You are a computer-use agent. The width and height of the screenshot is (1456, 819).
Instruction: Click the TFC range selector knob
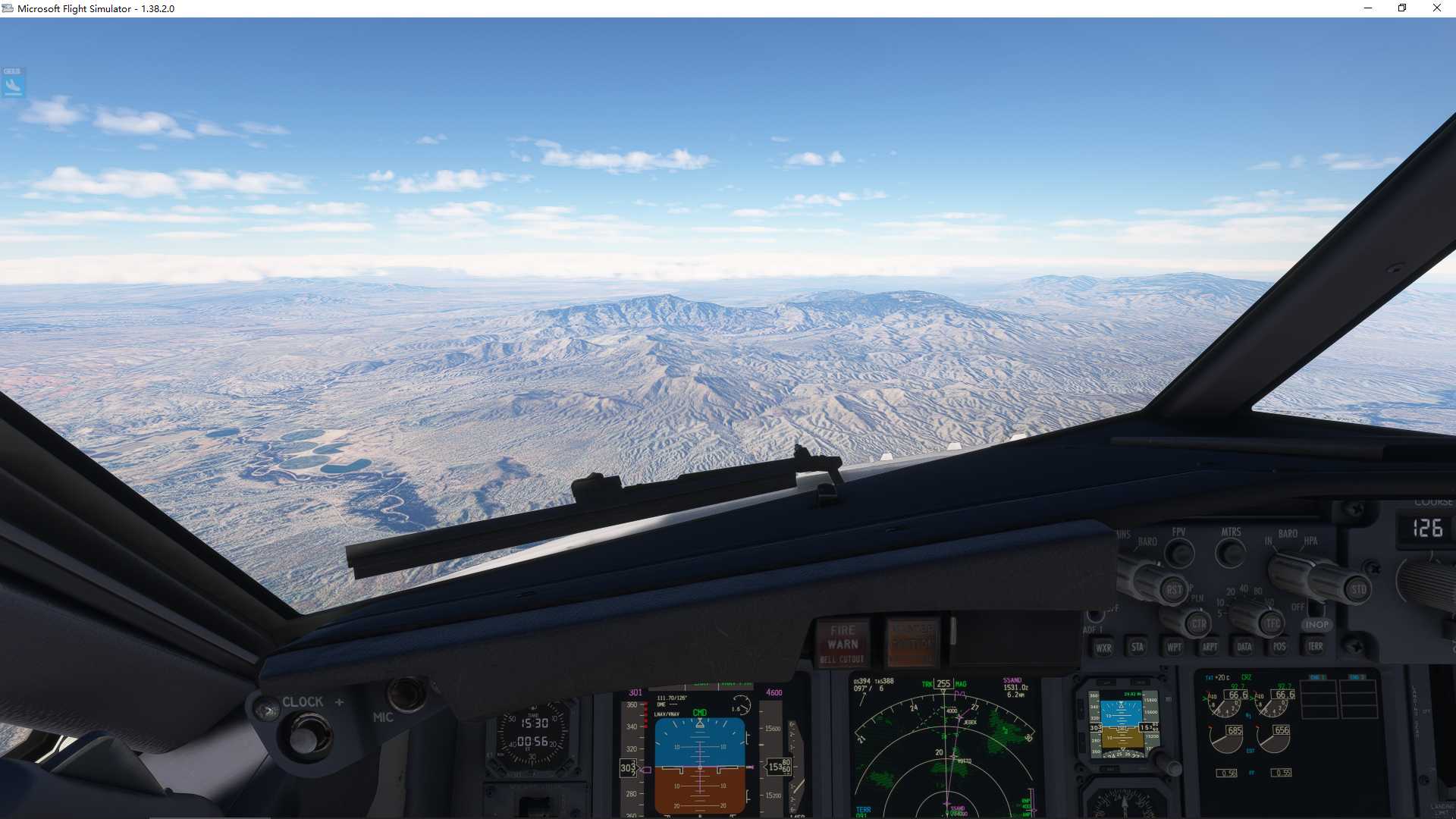click(1272, 623)
